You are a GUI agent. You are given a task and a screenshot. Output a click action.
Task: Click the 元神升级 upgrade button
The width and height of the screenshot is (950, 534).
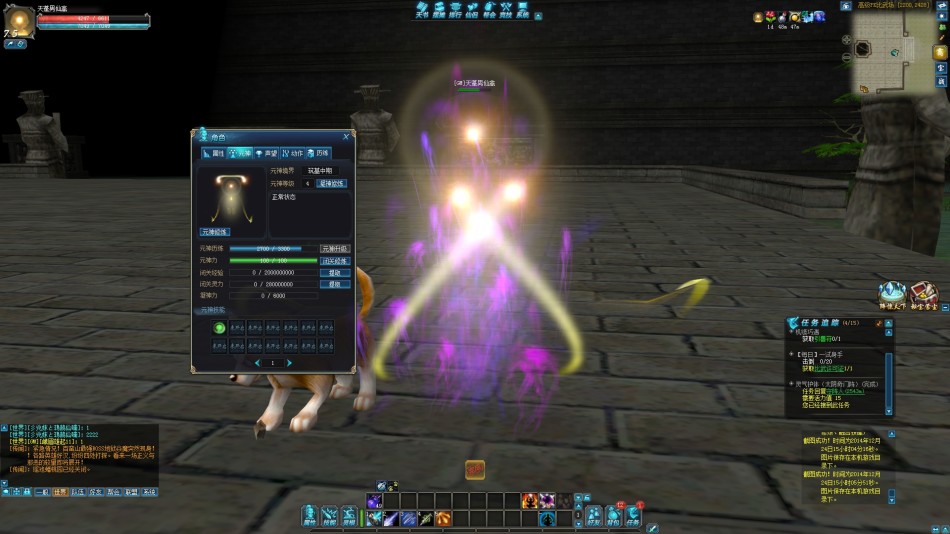335,249
